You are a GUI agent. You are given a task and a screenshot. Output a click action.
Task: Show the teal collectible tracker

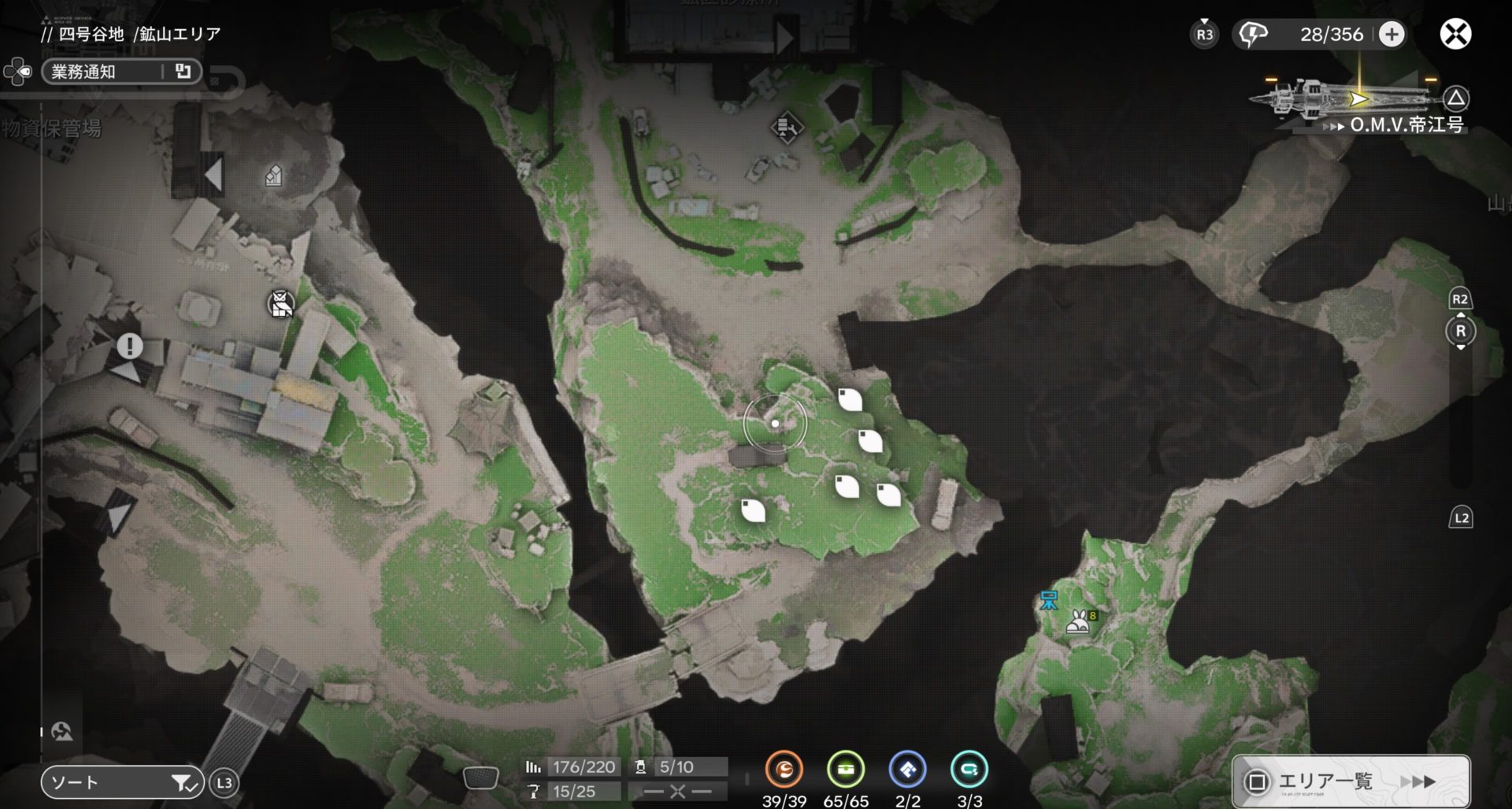click(x=969, y=770)
